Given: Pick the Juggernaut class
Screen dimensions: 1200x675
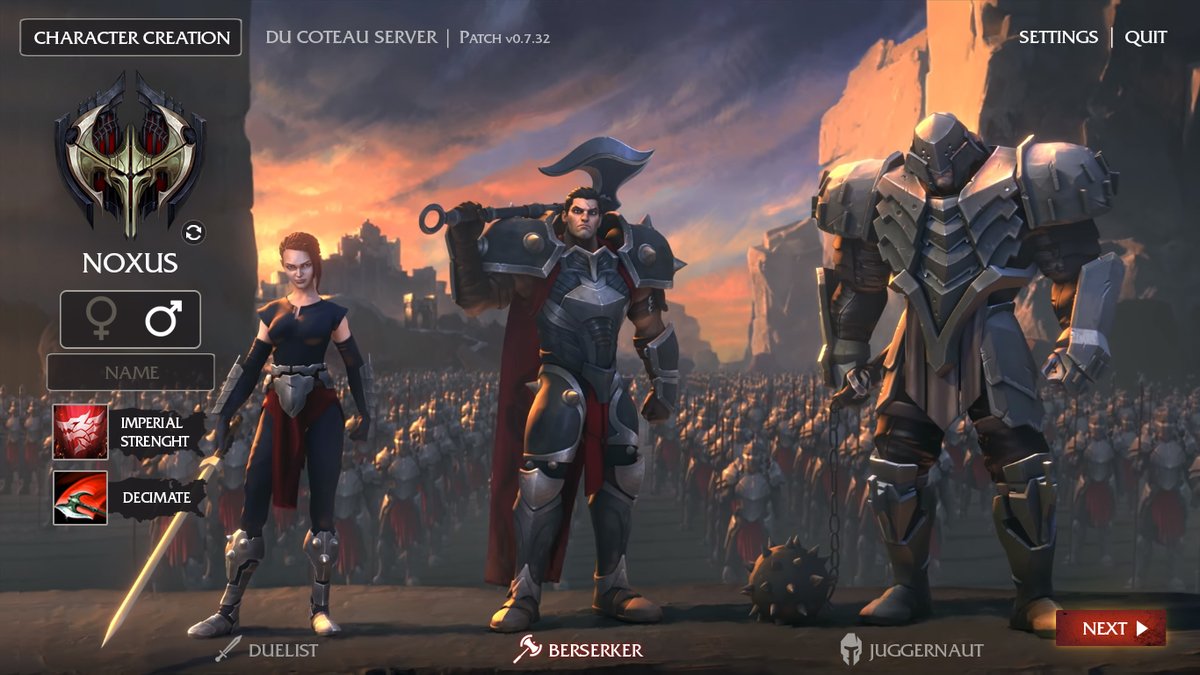Looking at the screenshot, I should point(911,650).
